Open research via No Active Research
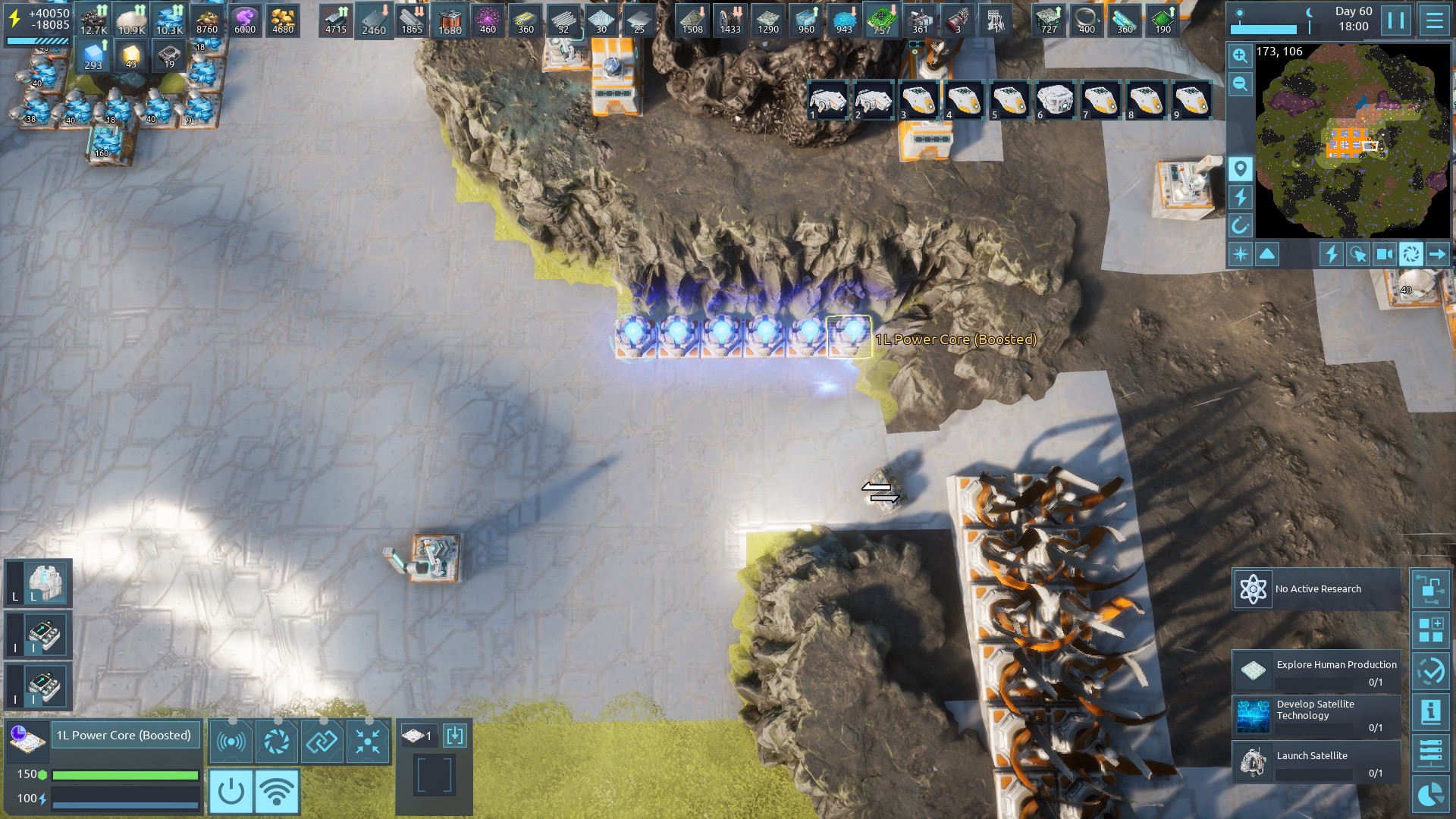The height and width of the screenshot is (819, 1456). click(x=1316, y=589)
